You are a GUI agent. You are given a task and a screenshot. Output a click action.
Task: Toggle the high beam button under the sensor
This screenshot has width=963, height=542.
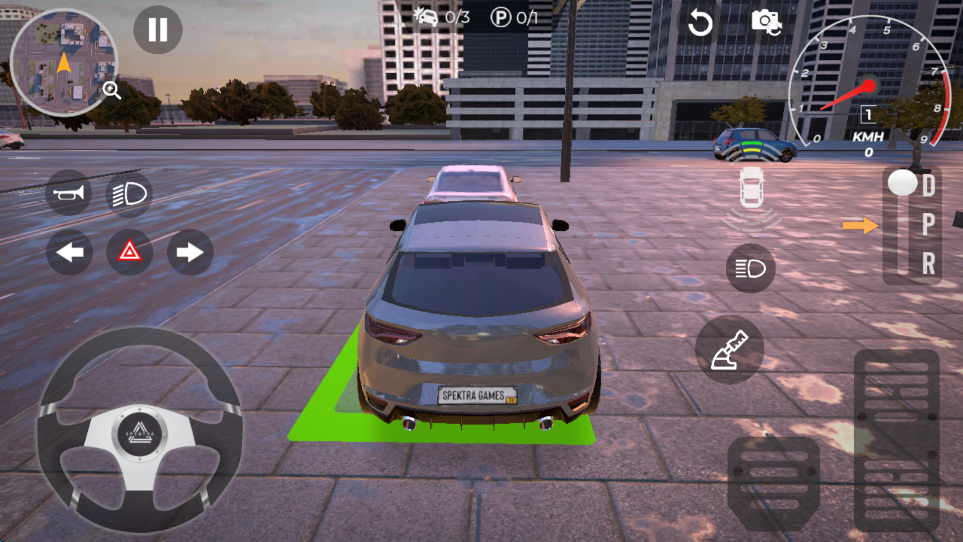[x=750, y=267]
